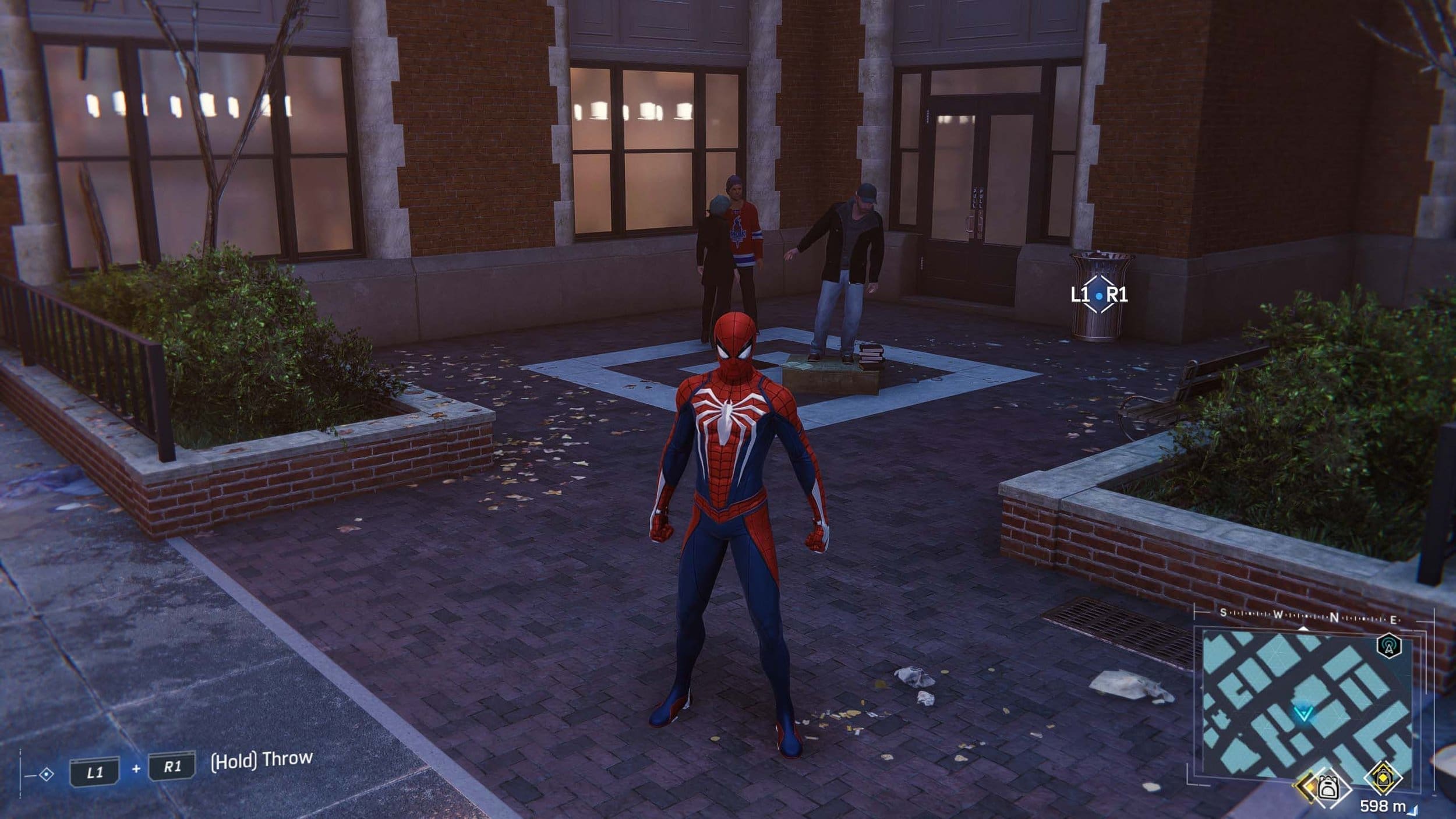The height and width of the screenshot is (819, 1456).
Task: Select the white backpack token icon below the minimap
Action: (x=1328, y=788)
